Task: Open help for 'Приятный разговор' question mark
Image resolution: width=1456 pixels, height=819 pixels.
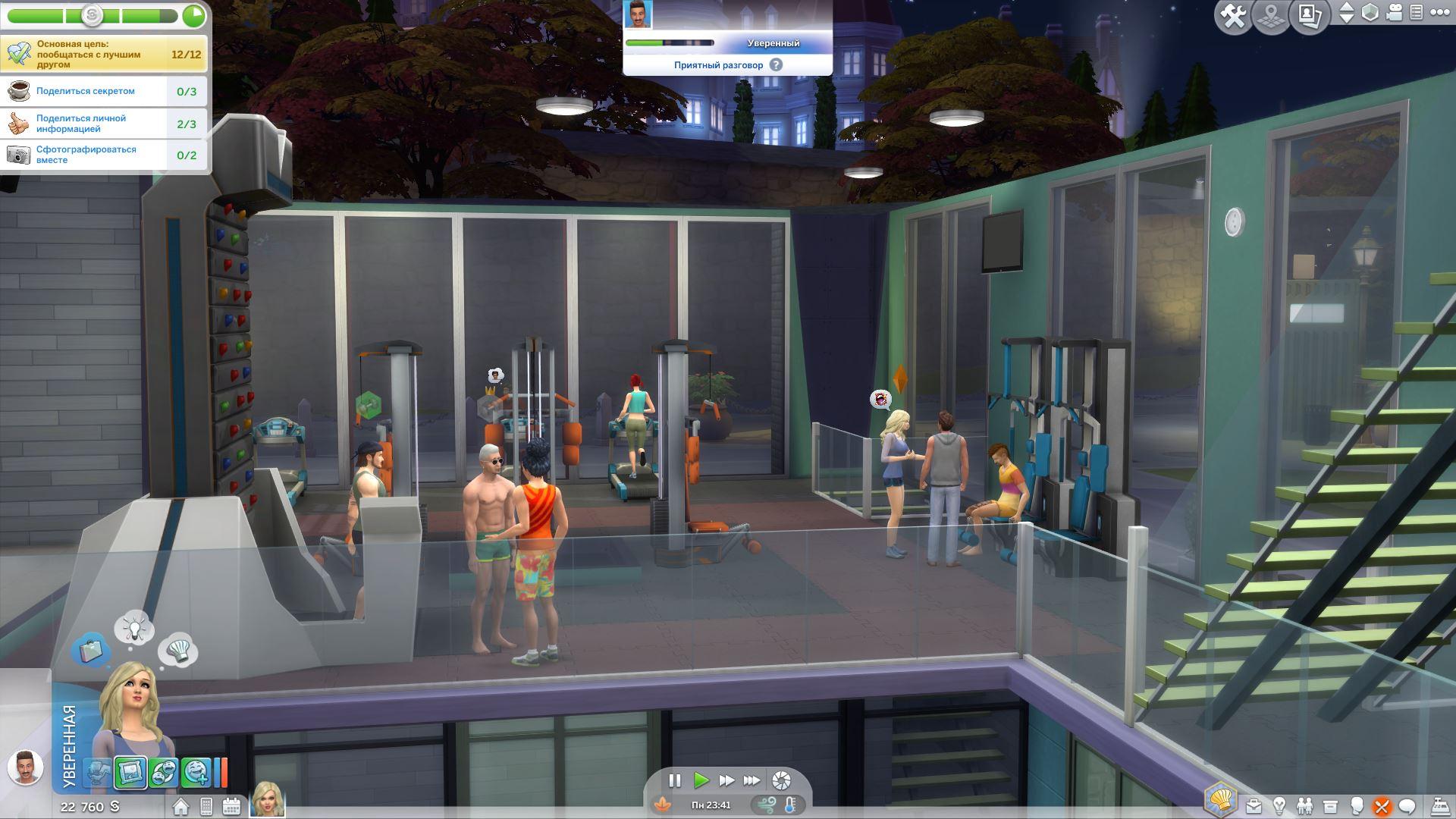Action: [x=776, y=65]
